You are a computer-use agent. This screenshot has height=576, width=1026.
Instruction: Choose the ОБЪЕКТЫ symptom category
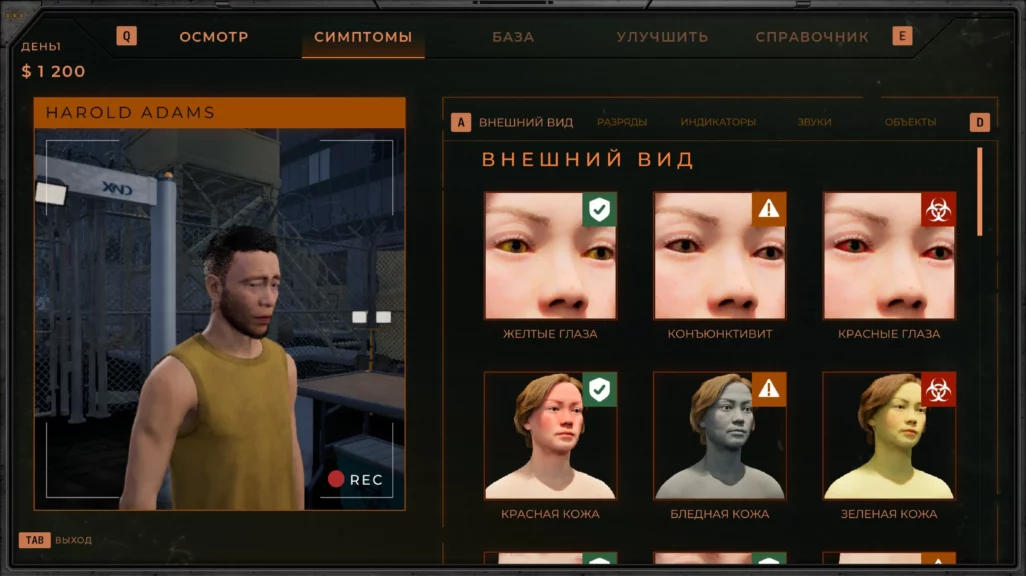(910, 122)
